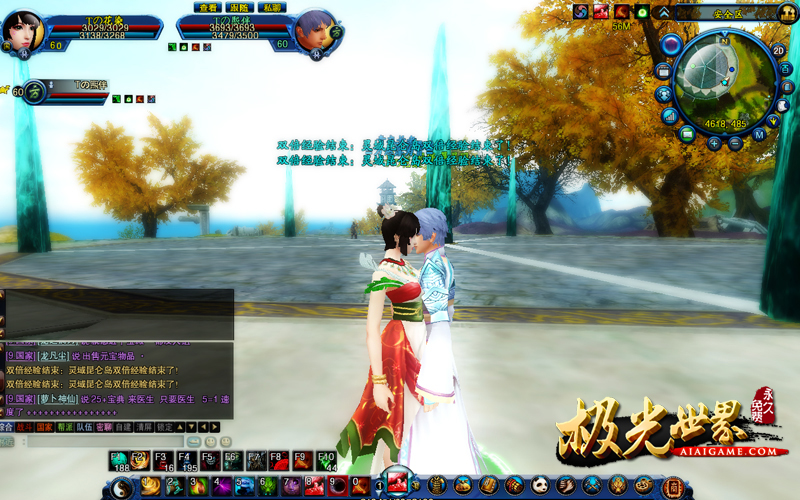Image resolution: width=800 pixels, height=500 pixels.
Task: Zoom in the minimap with plus button
Action: pos(715,142)
